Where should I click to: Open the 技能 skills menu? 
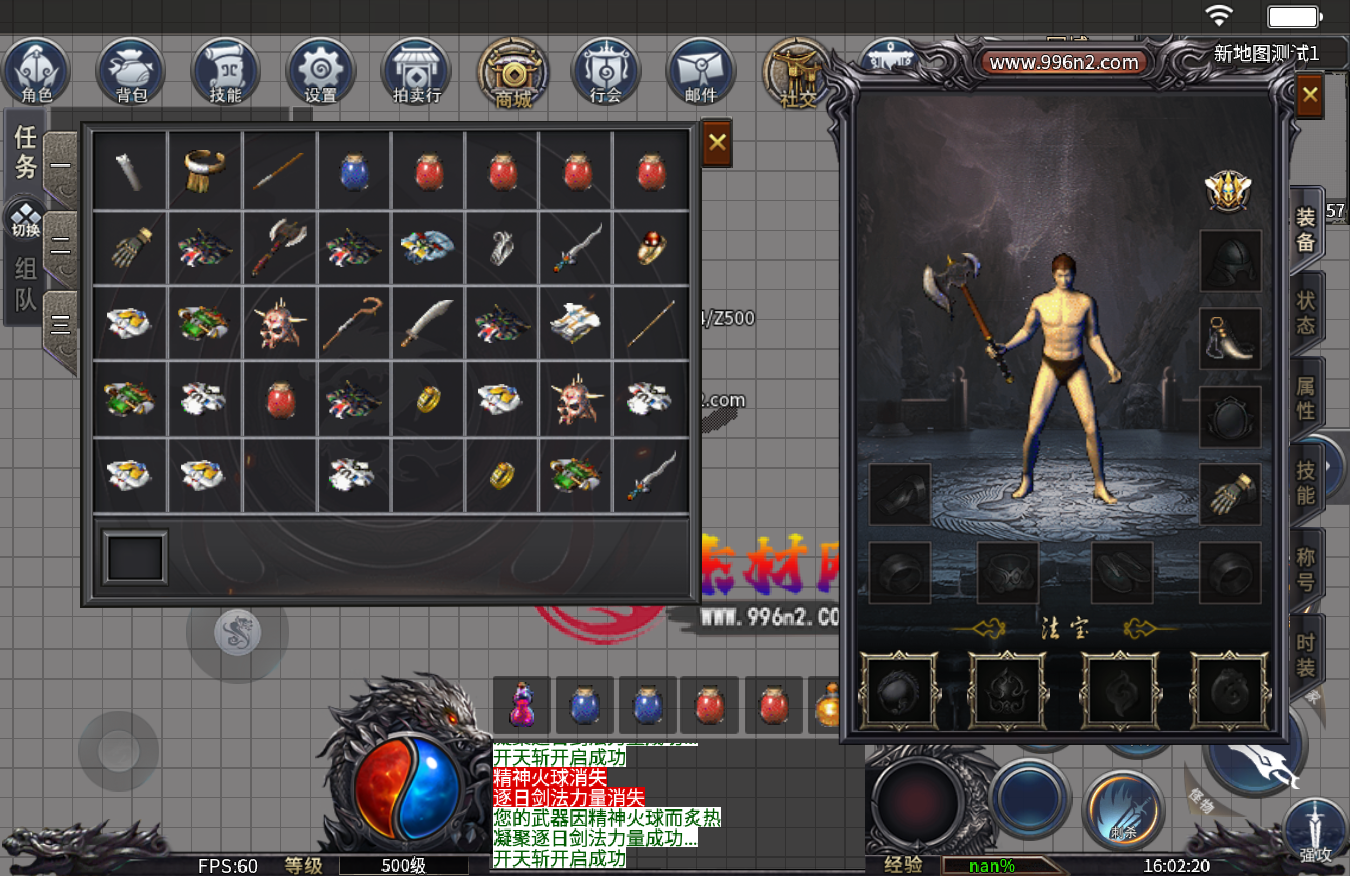click(226, 72)
